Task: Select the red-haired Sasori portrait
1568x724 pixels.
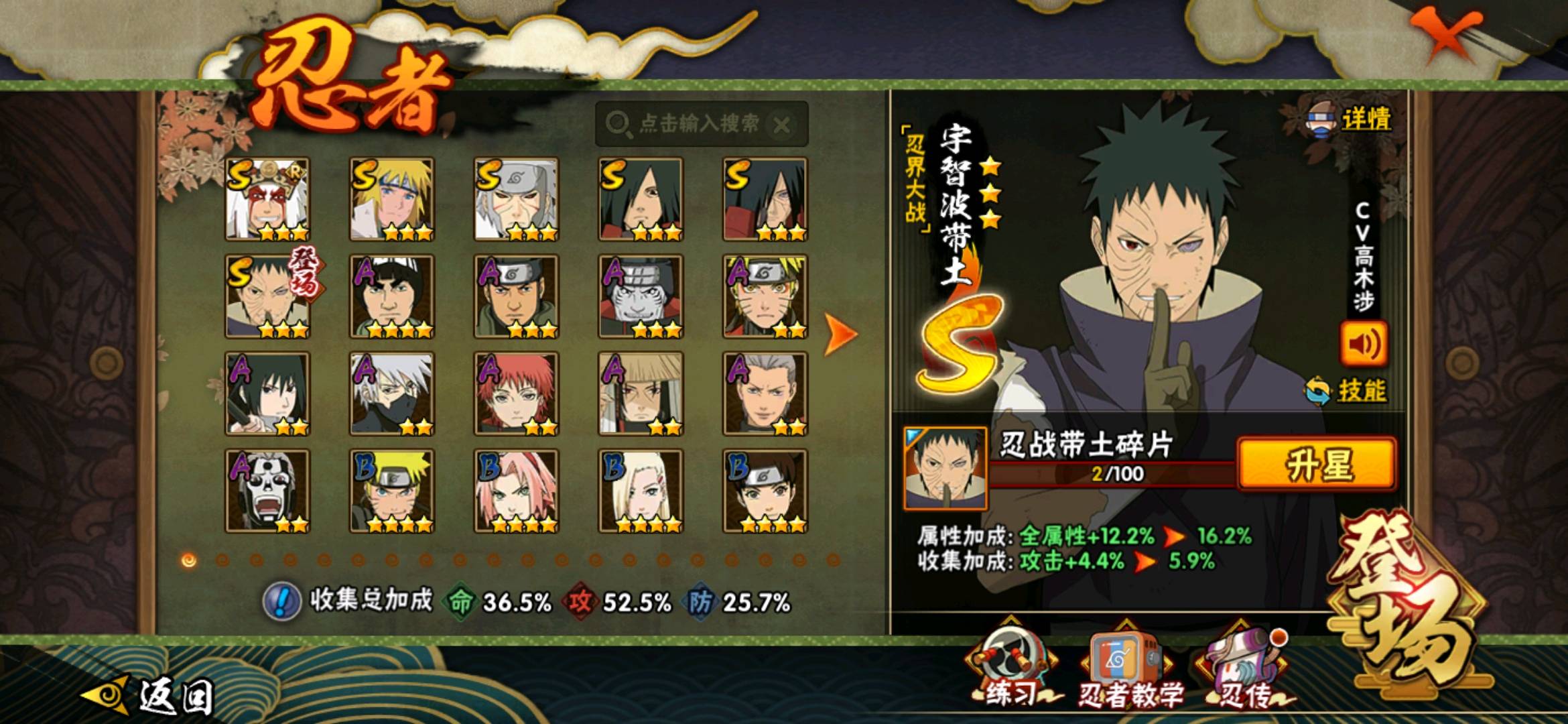Action: point(516,394)
